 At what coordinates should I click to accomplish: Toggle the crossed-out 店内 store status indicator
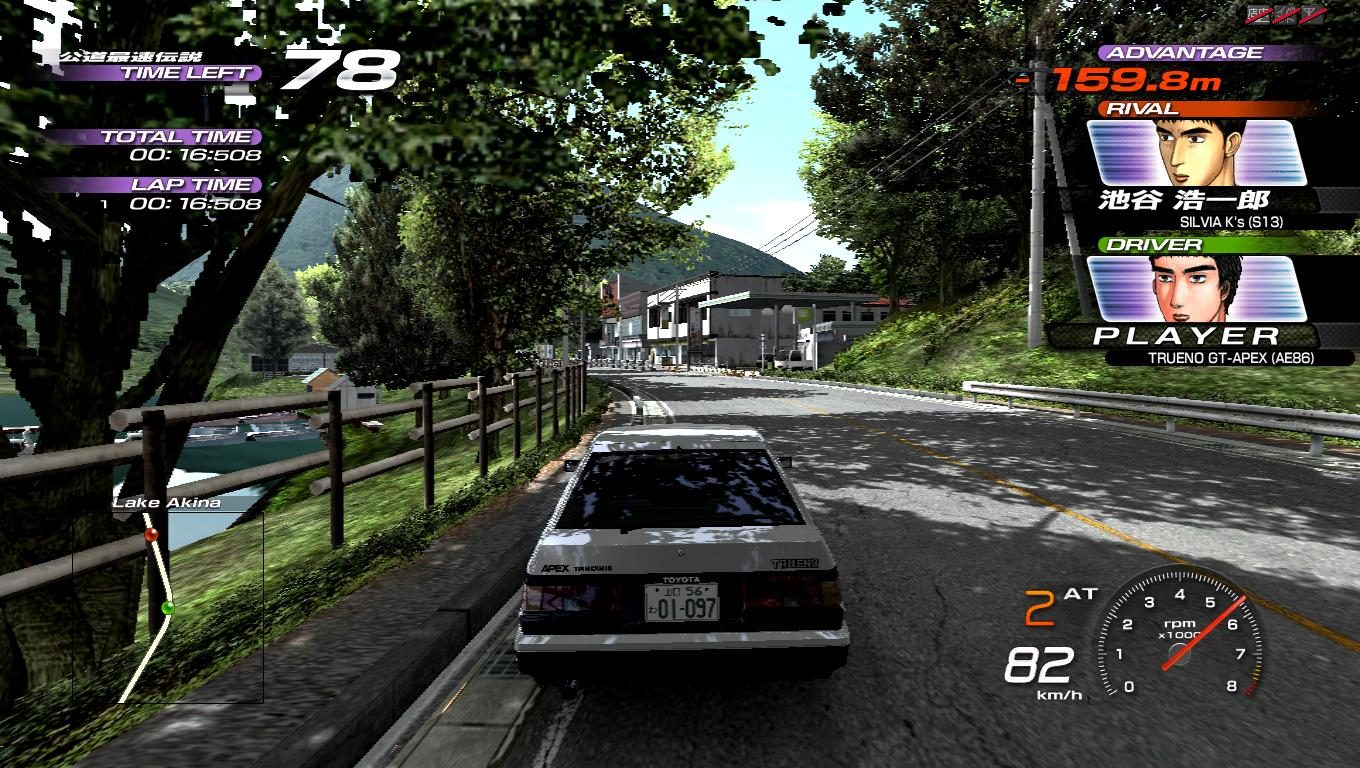pos(1258,14)
